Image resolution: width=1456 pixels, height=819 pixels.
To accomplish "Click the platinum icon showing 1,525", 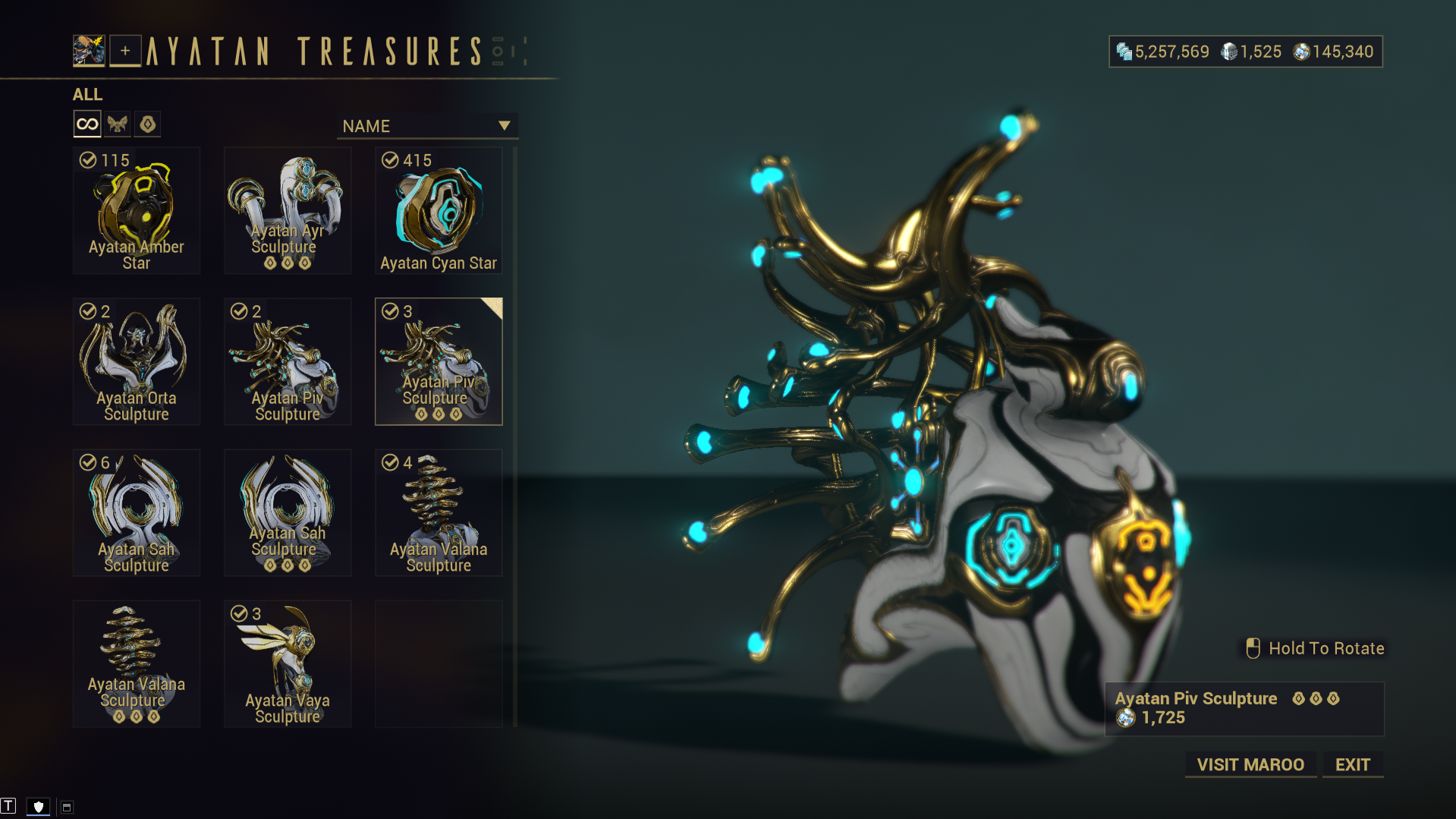I will click(1229, 51).
